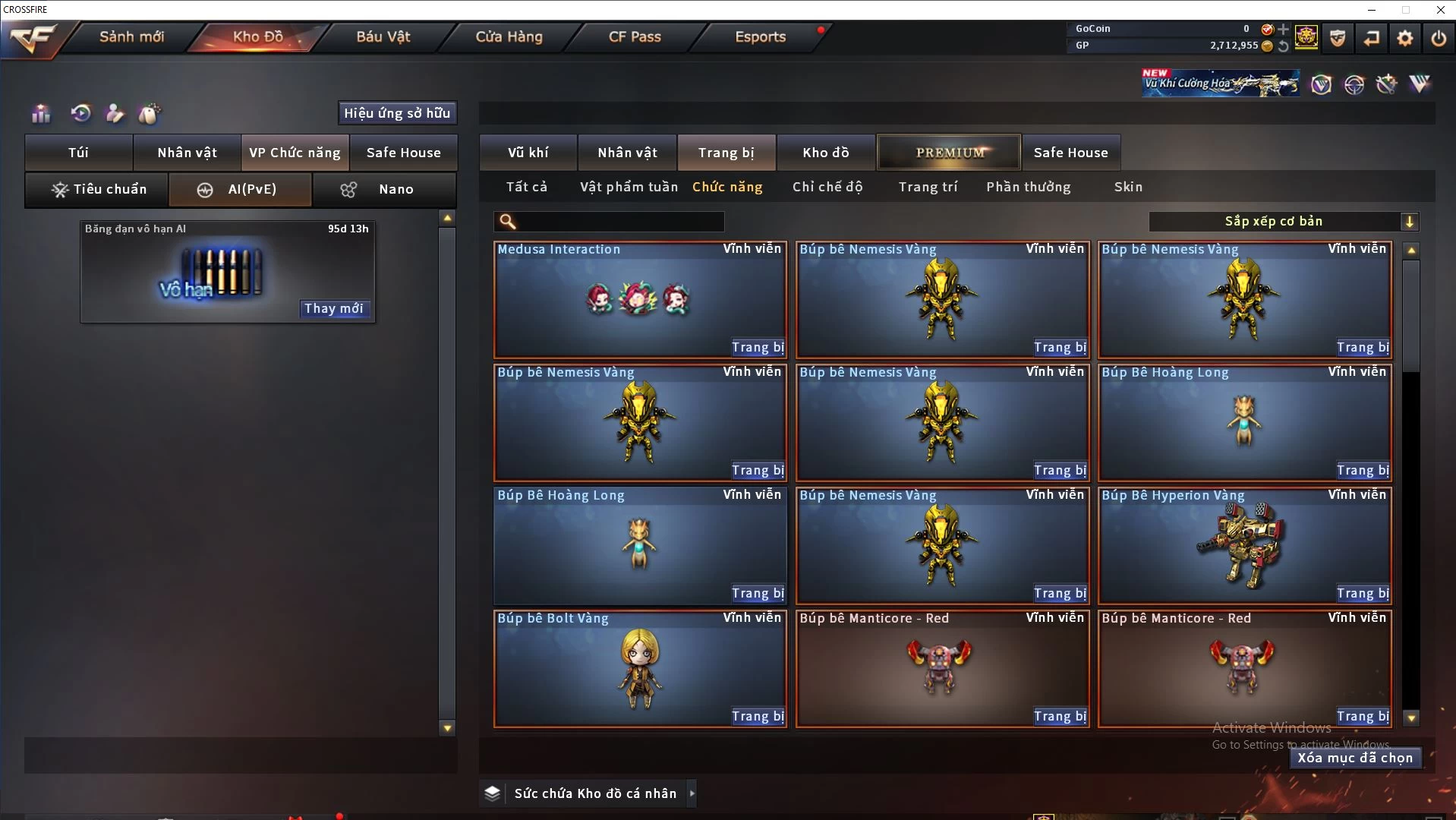Equip the Búp Bê Hyperion Vàng doll
1456x820 pixels.
click(1363, 593)
